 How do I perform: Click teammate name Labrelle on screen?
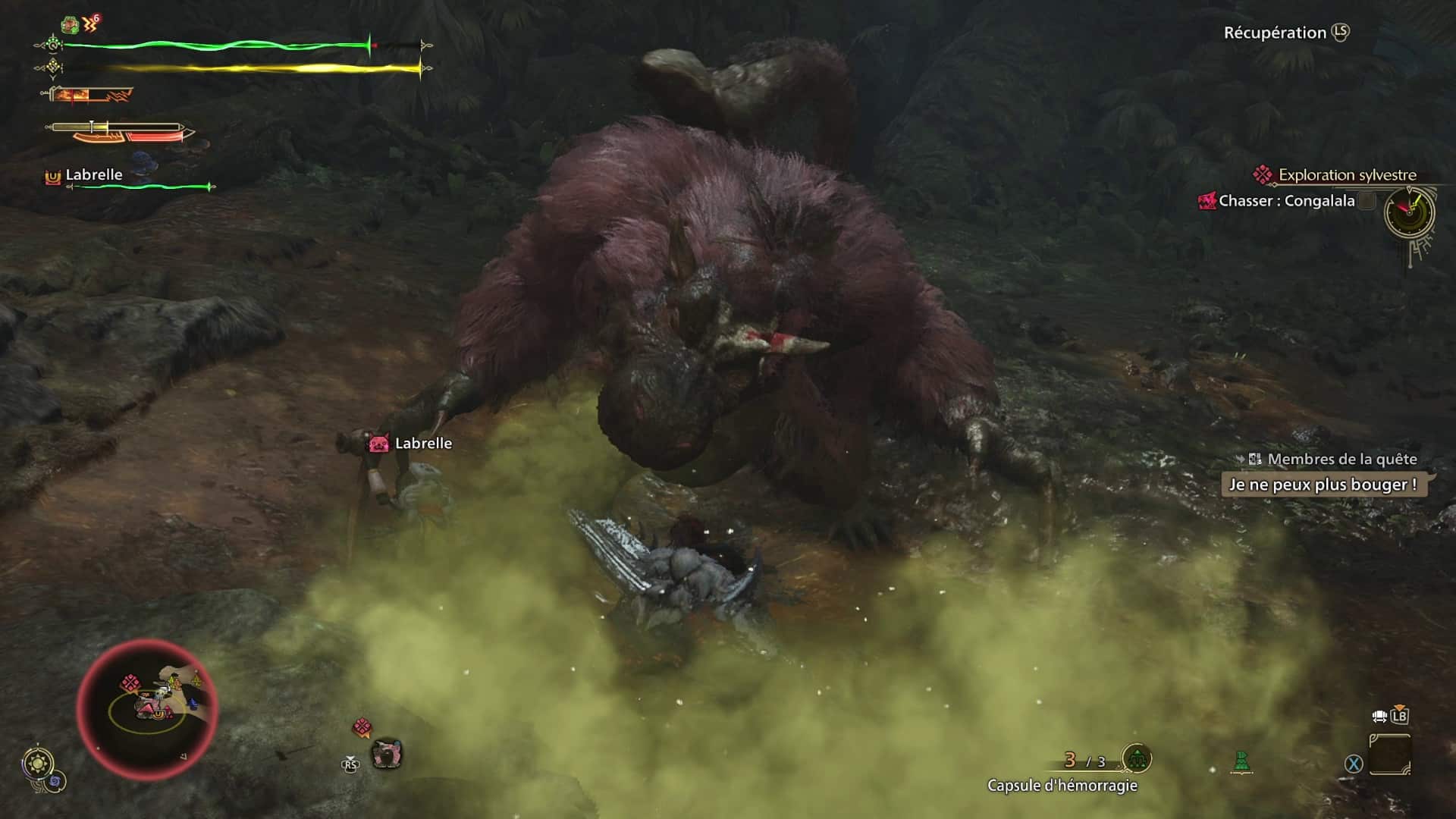[422, 443]
